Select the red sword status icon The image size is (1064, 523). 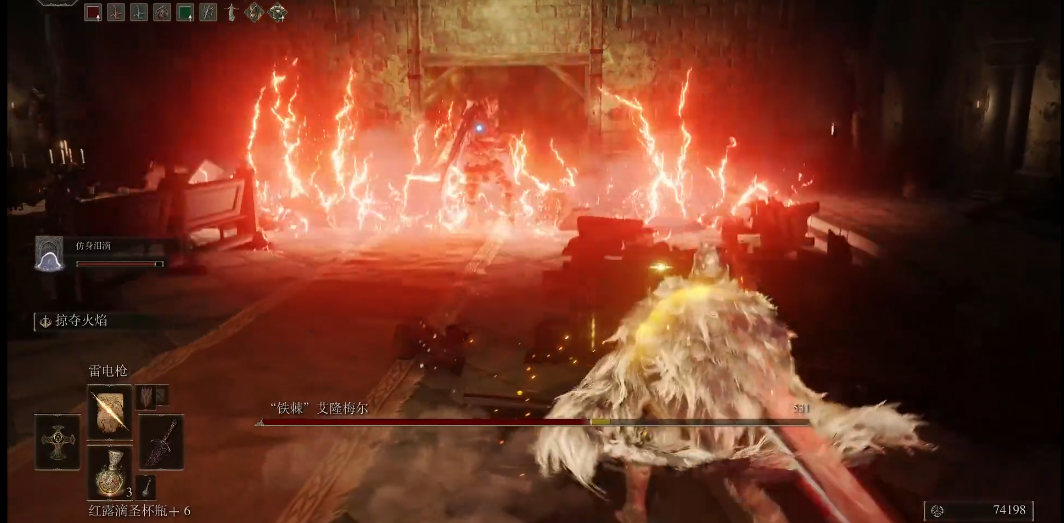(116, 13)
